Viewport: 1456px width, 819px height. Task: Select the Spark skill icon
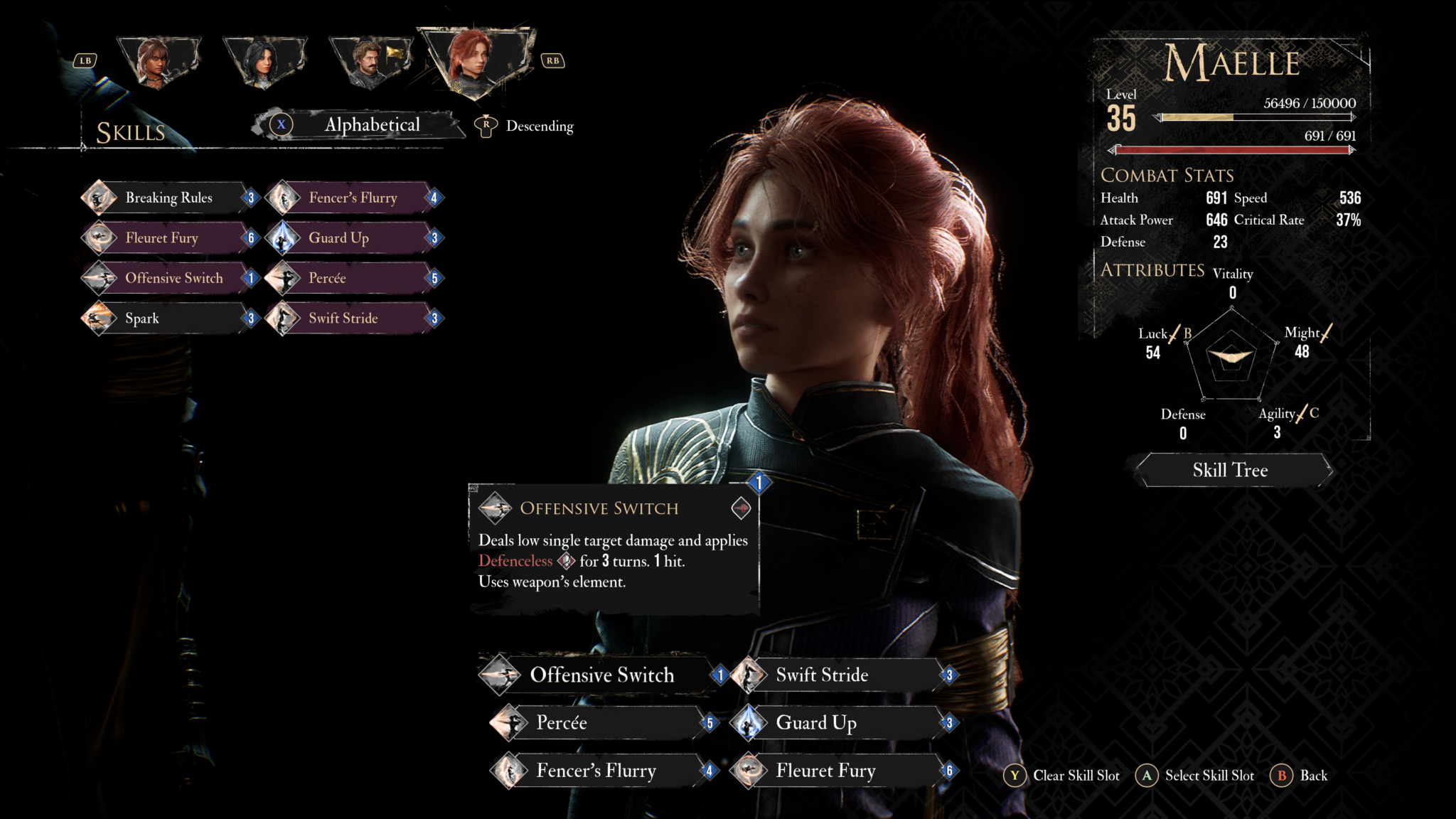(100, 318)
